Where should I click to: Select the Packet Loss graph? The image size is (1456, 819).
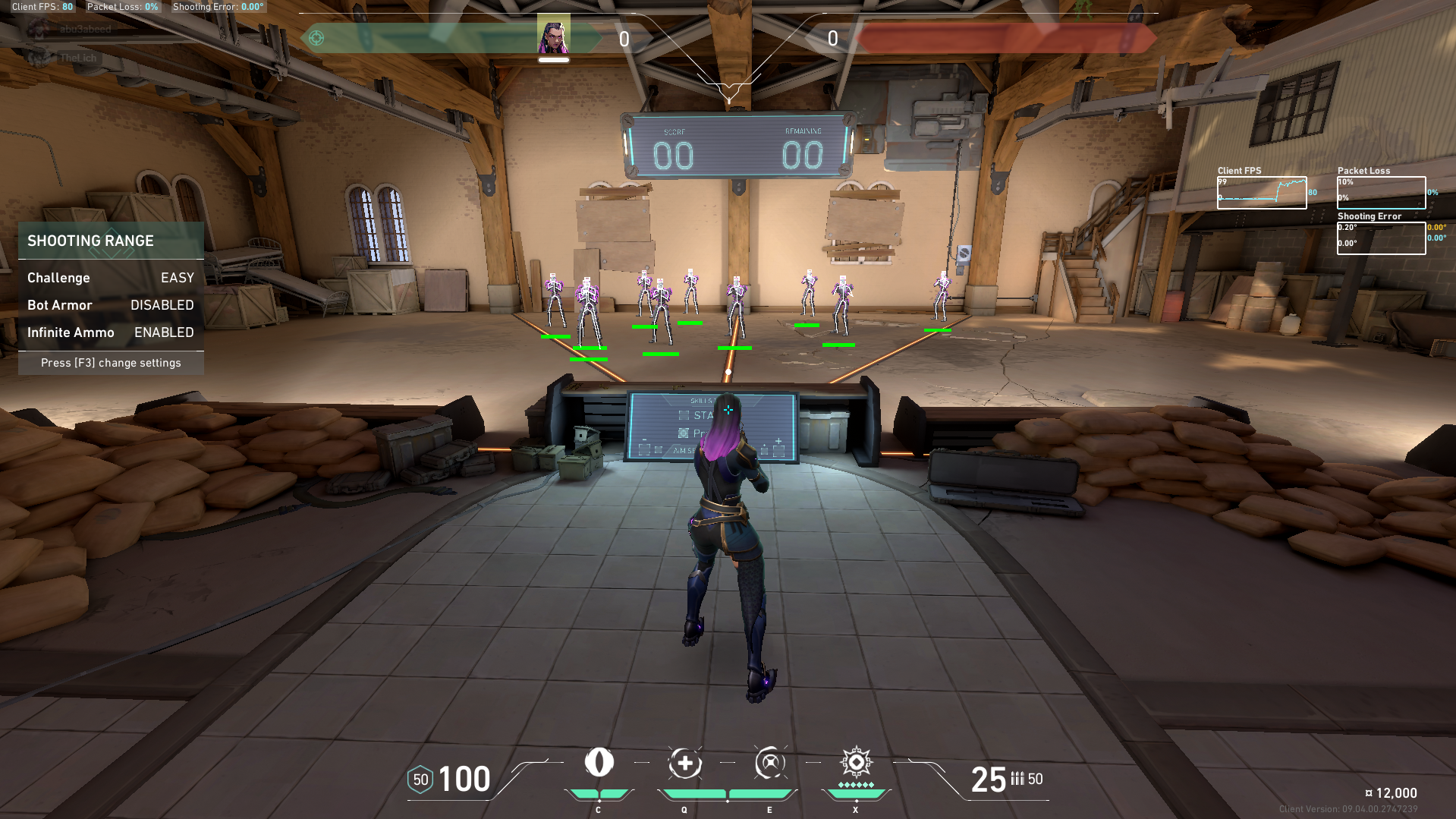(x=1381, y=193)
